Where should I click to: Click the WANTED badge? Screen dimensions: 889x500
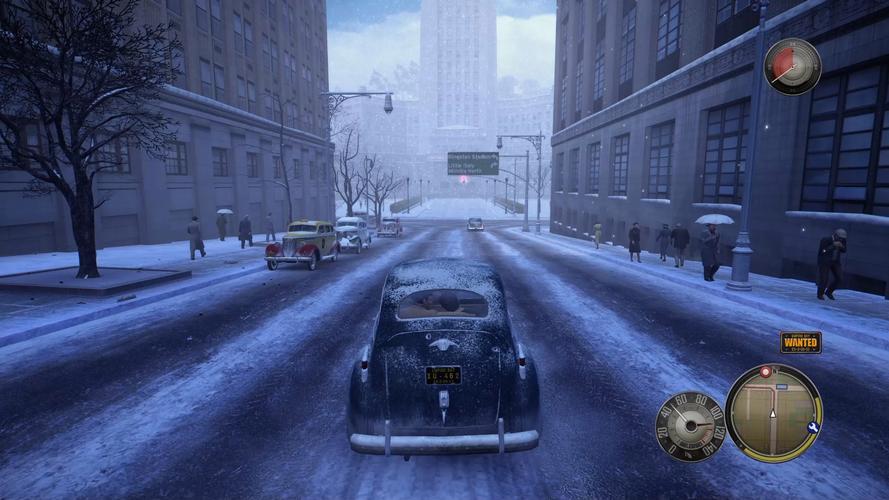click(800, 342)
